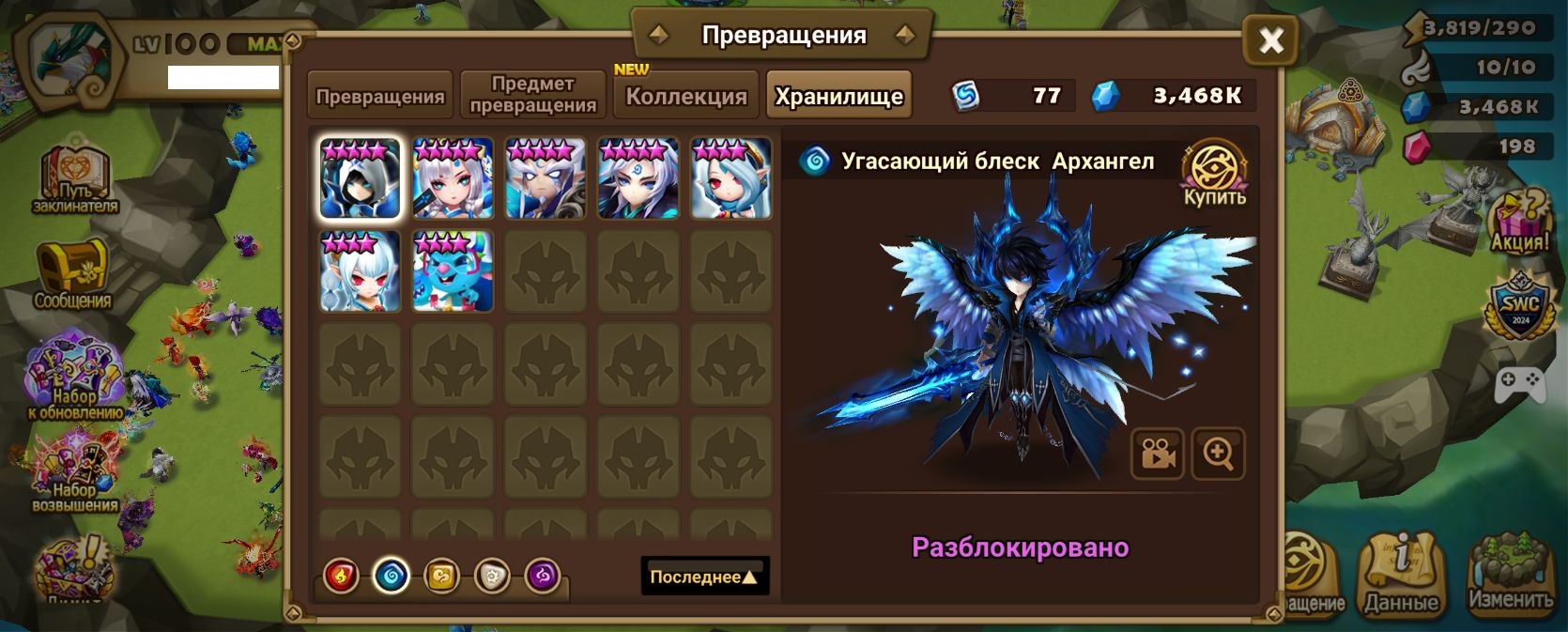1568x632 pixels.
Task: Filter by the wind element icon
Action: pos(441,576)
